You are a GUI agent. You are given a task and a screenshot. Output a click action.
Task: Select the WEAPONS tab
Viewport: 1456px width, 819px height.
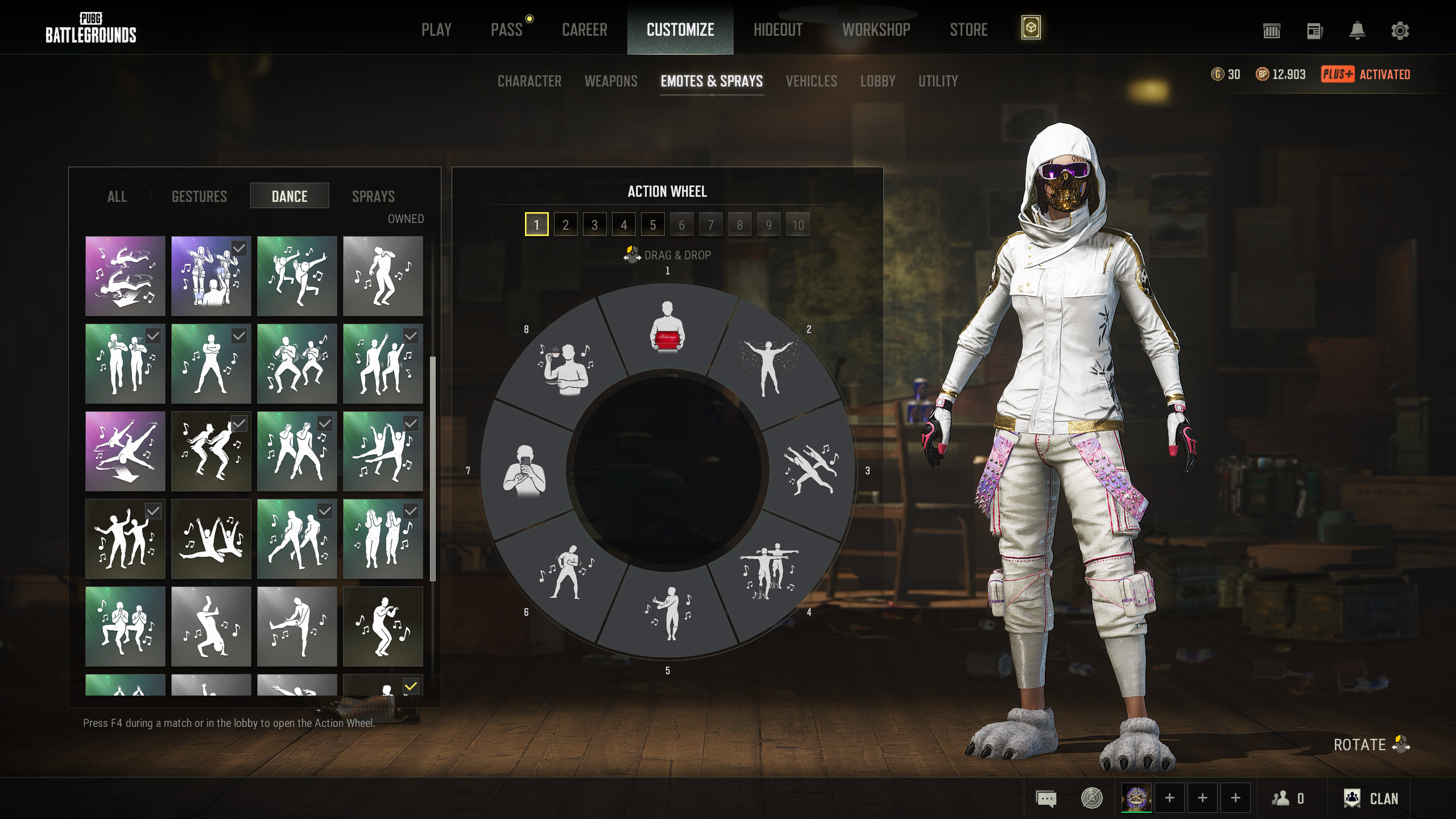[x=611, y=81]
